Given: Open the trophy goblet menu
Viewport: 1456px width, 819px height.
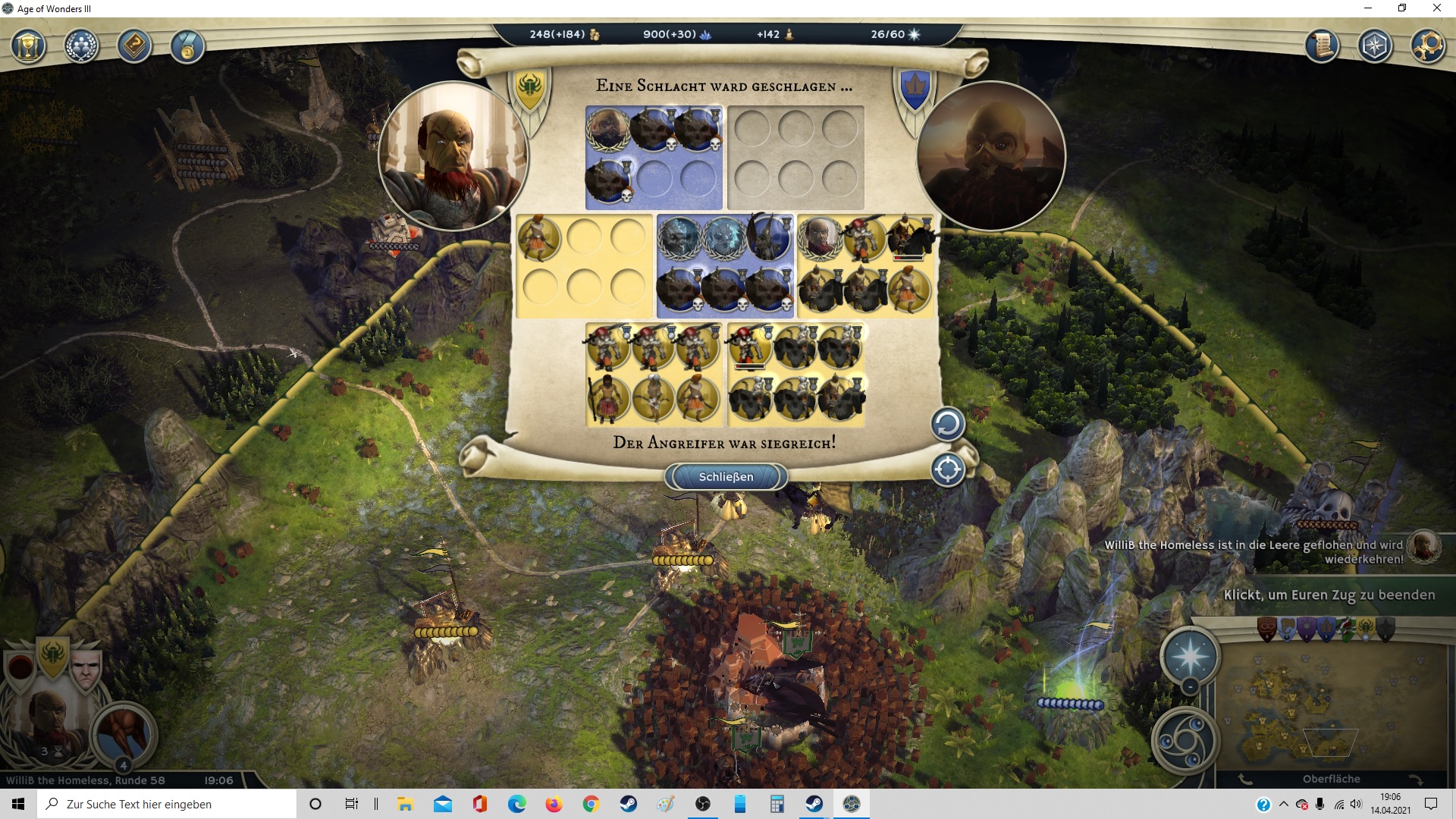Looking at the screenshot, I should (29, 47).
